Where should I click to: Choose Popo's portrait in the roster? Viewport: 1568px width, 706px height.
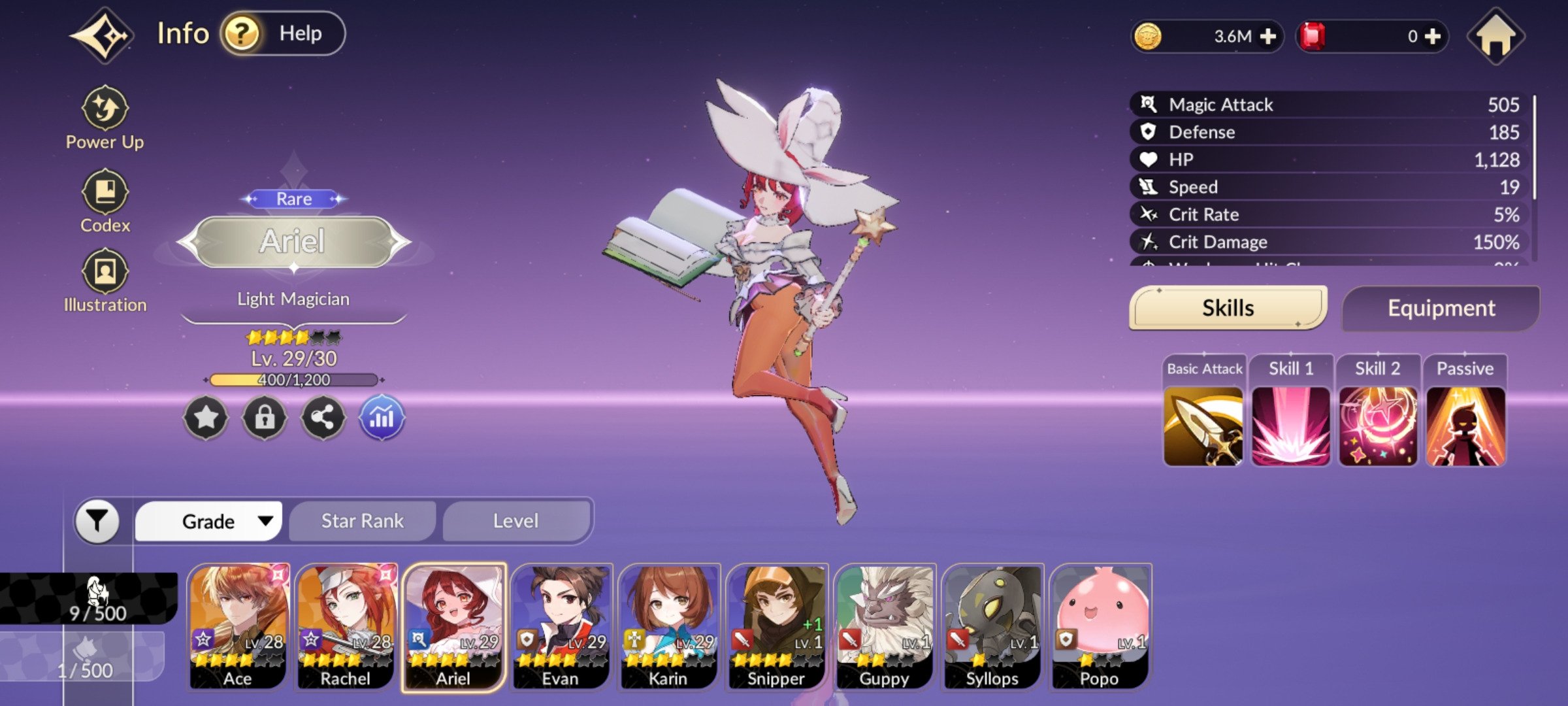pos(1100,626)
